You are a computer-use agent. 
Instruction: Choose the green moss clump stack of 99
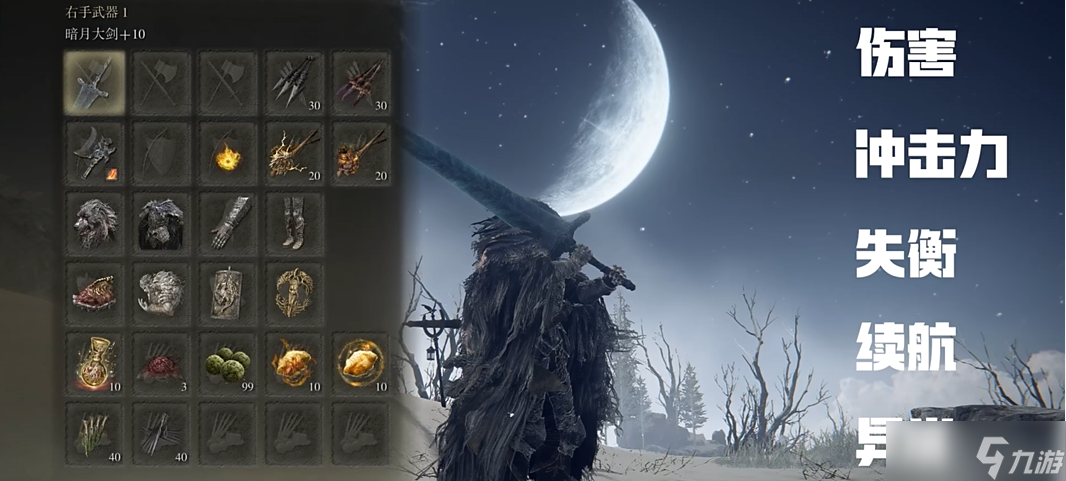227,362
